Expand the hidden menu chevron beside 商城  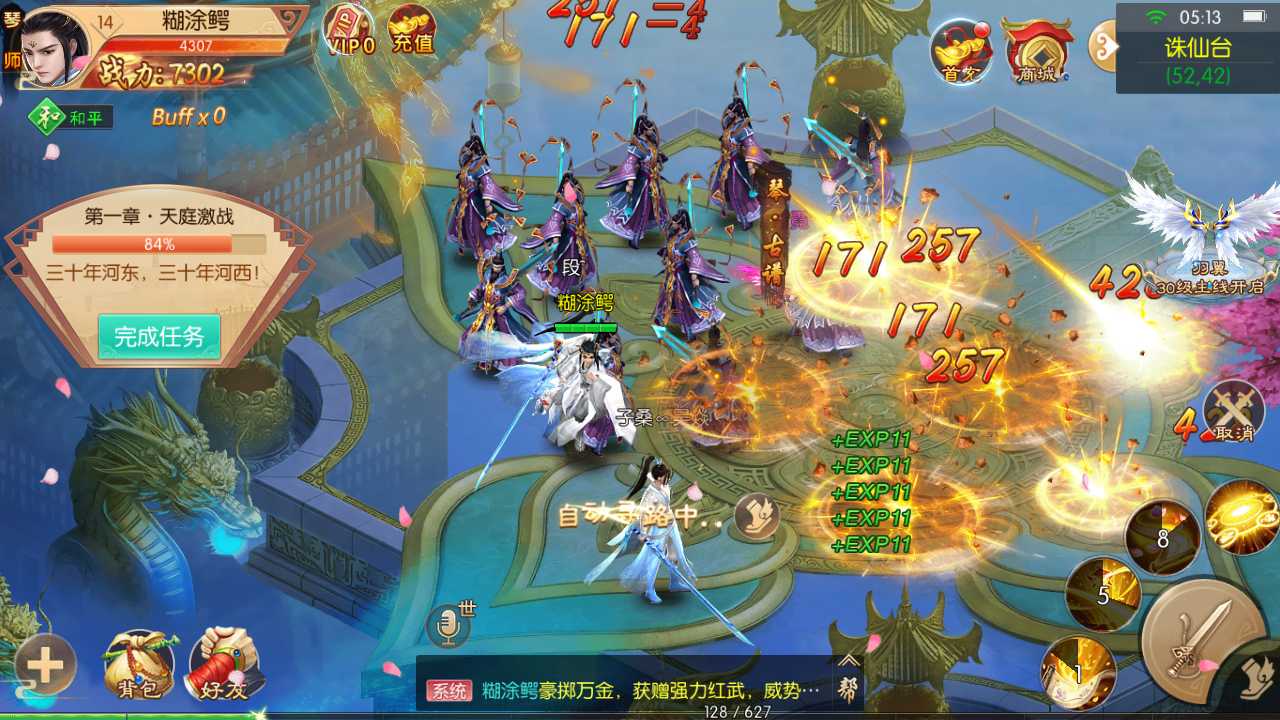tap(1105, 48)
